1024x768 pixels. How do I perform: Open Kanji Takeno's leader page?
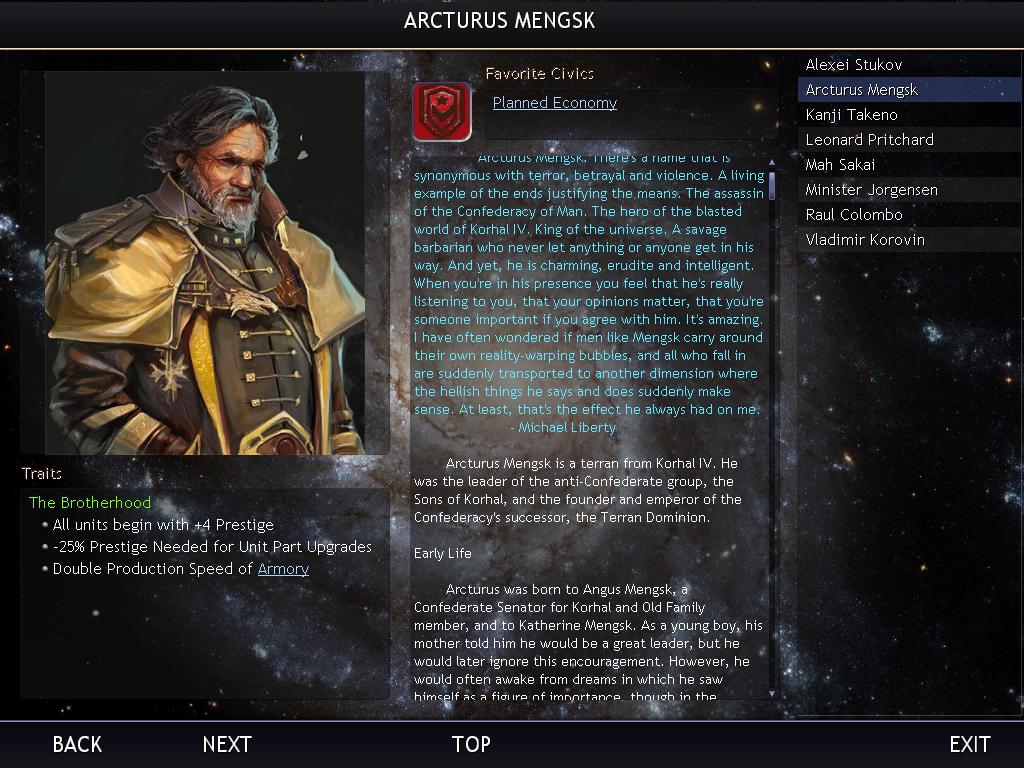click(852, 115)
